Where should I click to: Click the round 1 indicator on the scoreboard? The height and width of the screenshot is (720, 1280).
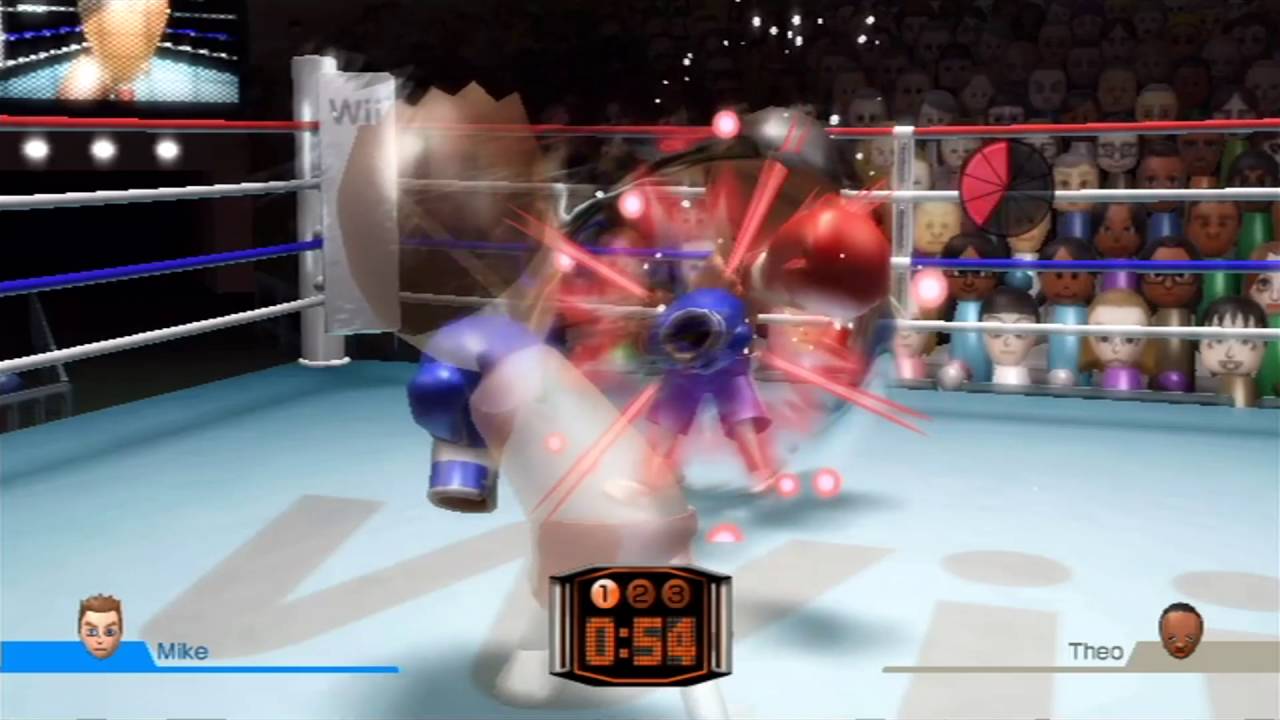pos(603,596)
